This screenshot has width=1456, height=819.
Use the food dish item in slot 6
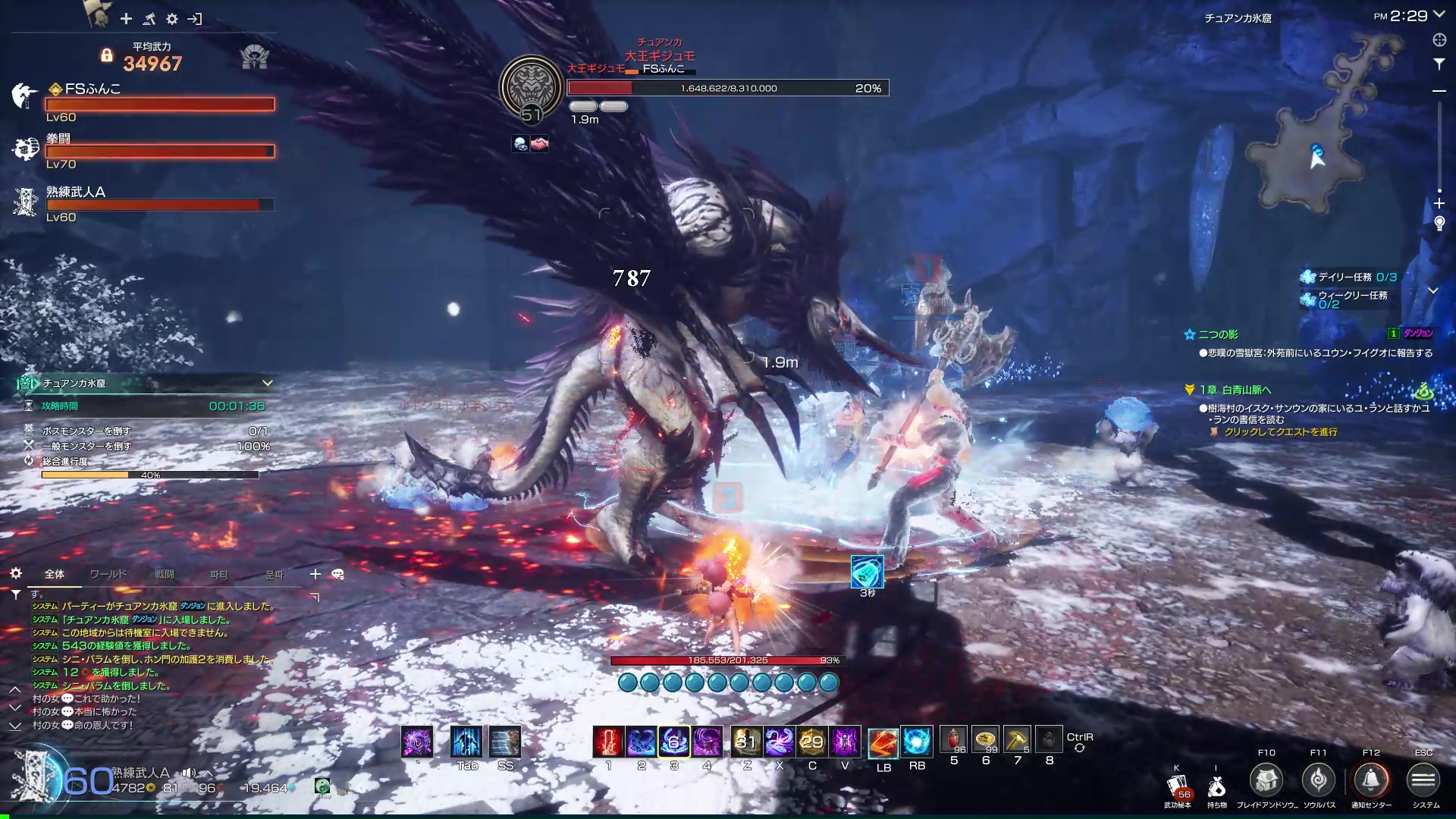pos(985,739)
